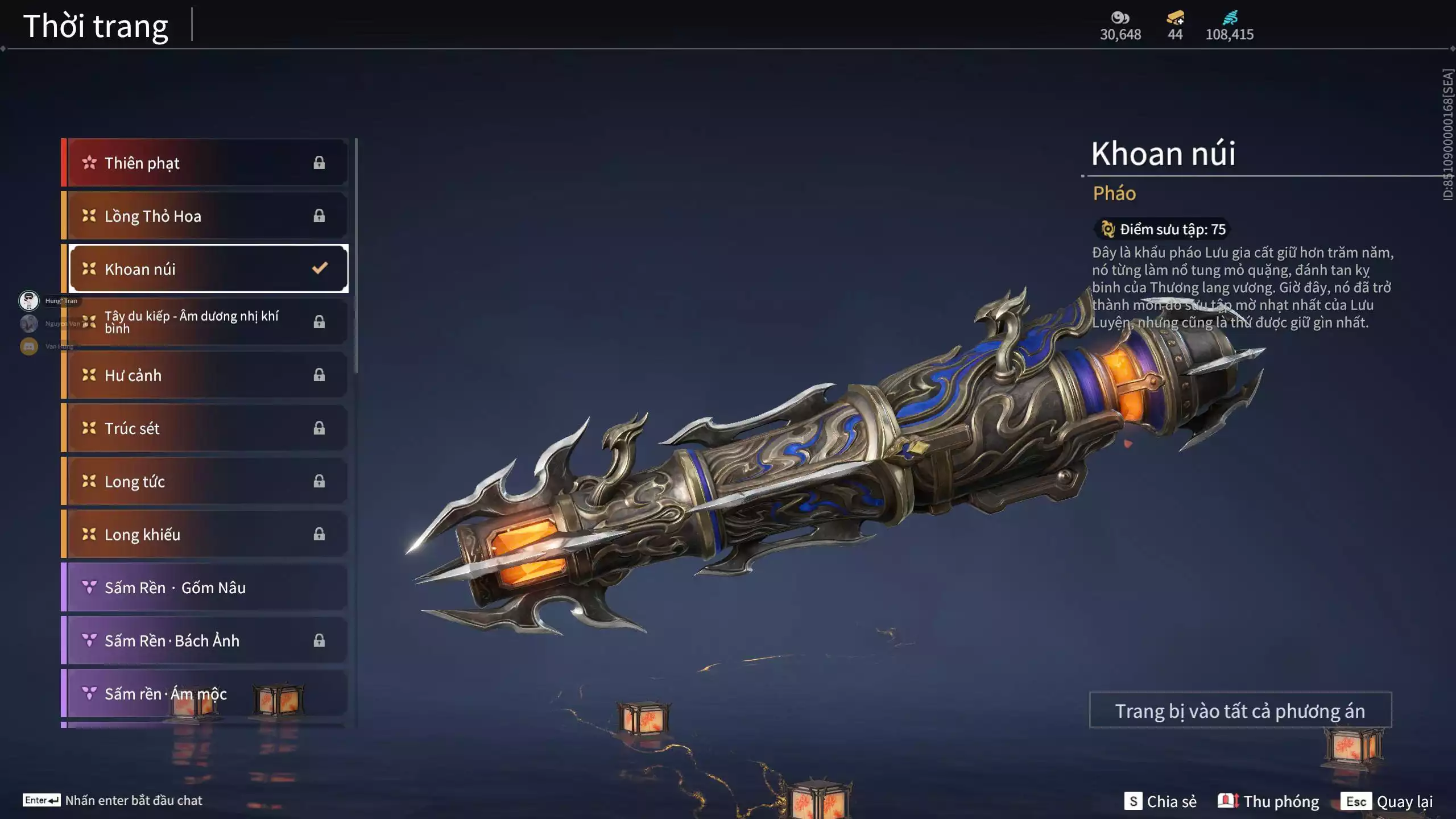Click Trang bị vào tất cả phương án
The width and height of the screenshot is (1456, 819).
1240,711
